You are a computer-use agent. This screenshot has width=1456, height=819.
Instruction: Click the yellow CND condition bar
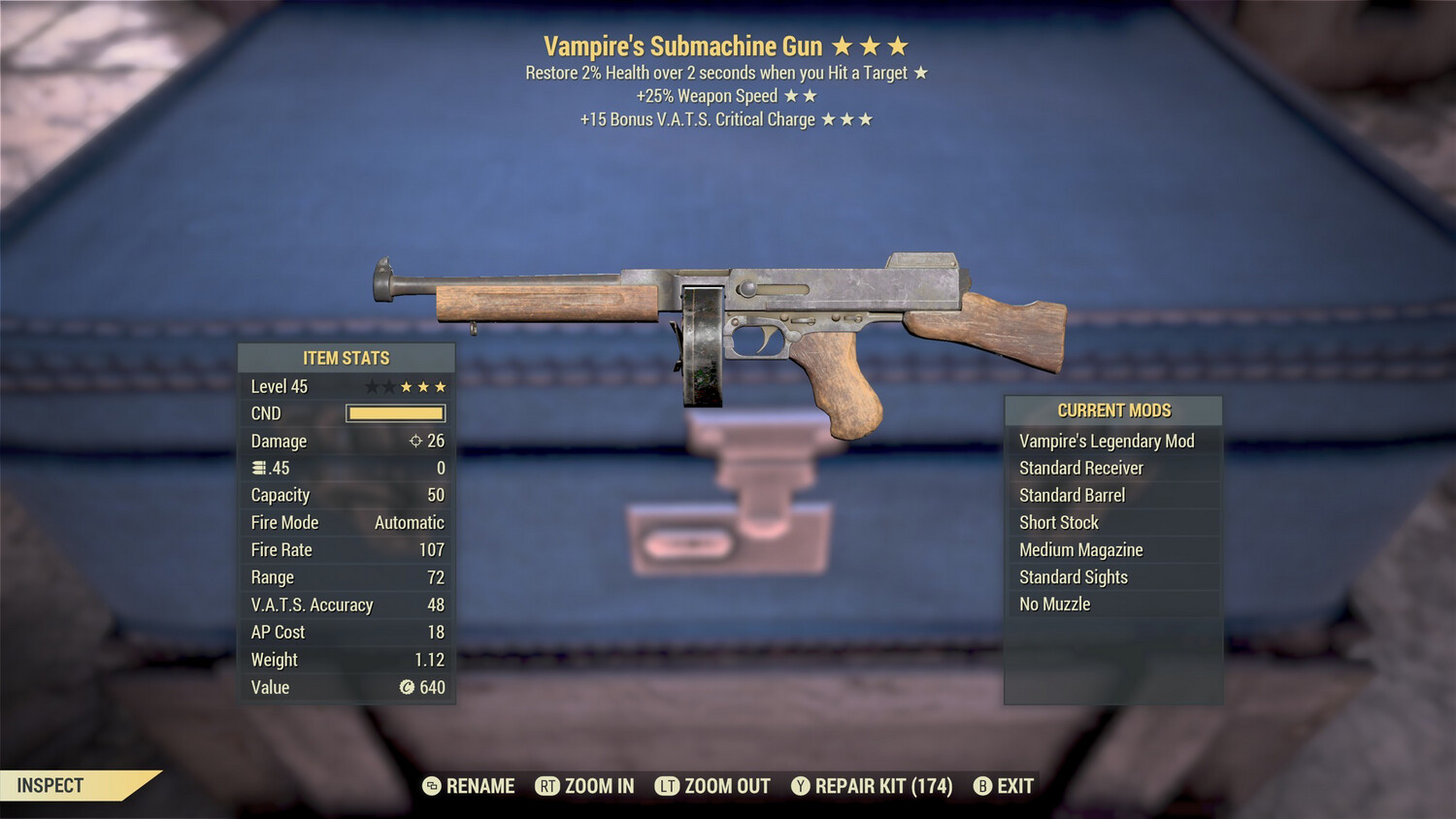coord(394,413)
